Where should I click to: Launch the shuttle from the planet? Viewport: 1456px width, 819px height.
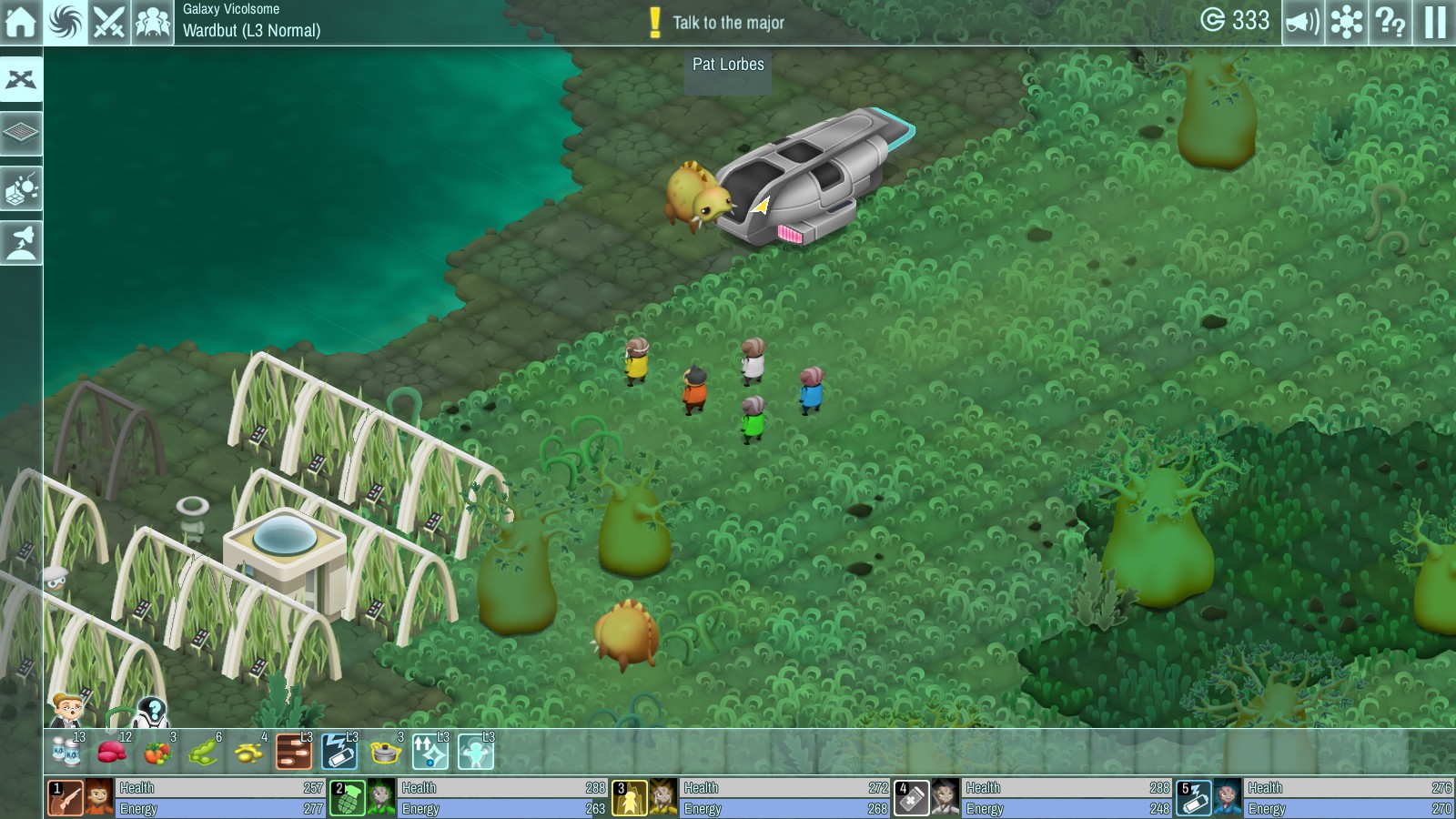21,244
